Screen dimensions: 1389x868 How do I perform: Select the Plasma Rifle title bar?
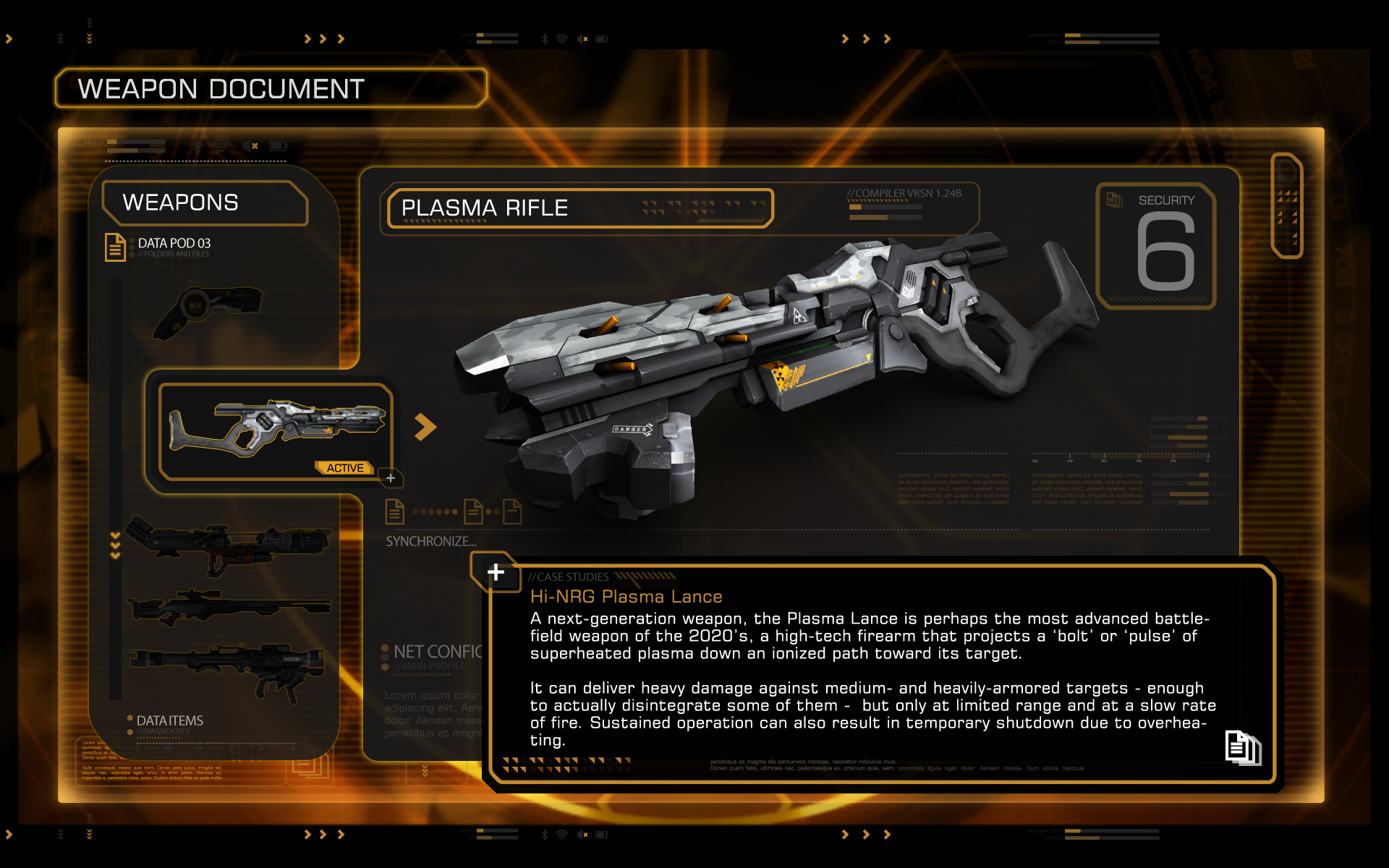pos(580,208)
